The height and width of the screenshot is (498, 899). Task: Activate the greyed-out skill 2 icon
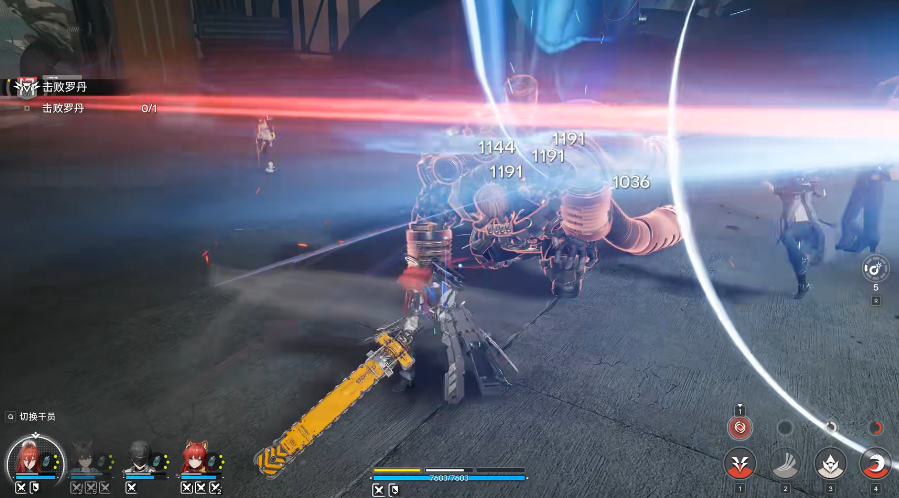(x=785, y=463)
